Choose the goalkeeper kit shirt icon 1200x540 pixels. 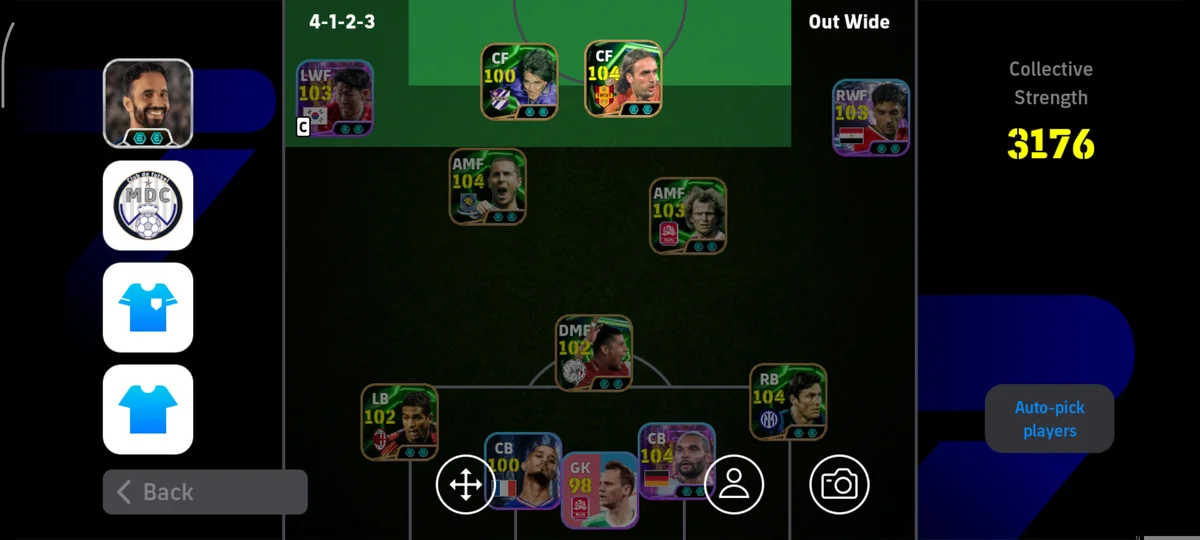click(148, 307)
